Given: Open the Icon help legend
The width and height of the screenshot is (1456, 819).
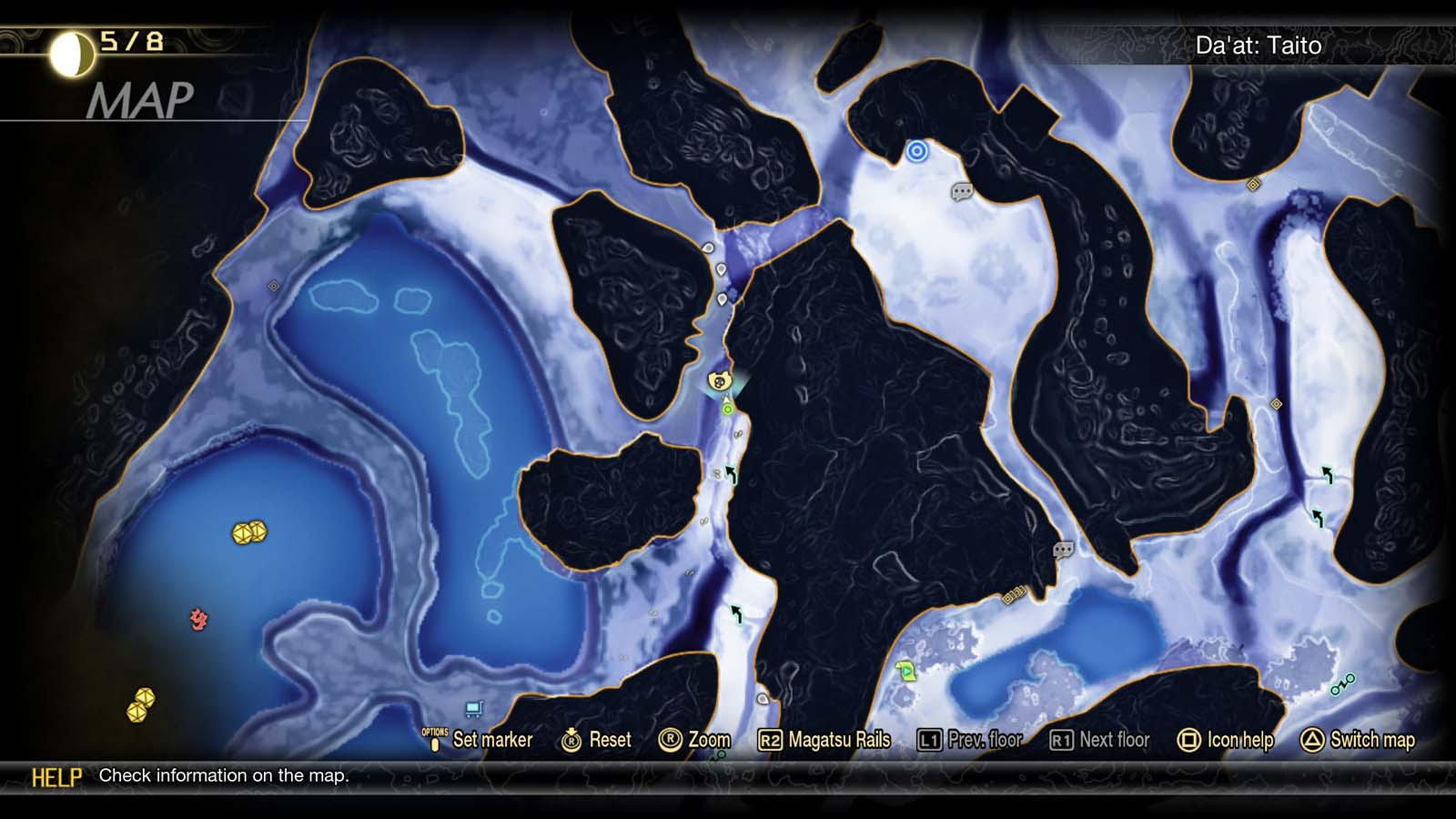Looking at the screenshot, I should point(1230,740).
